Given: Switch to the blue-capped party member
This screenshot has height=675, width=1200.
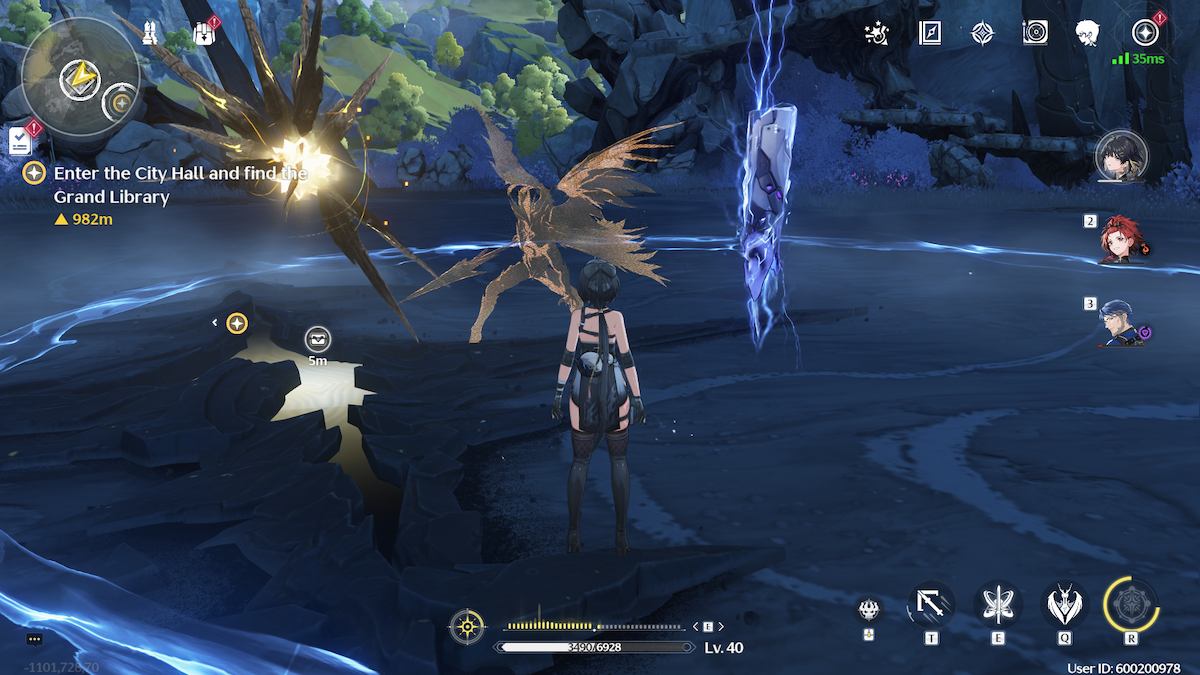Looking at the screenshot, I should [1122, 322].
